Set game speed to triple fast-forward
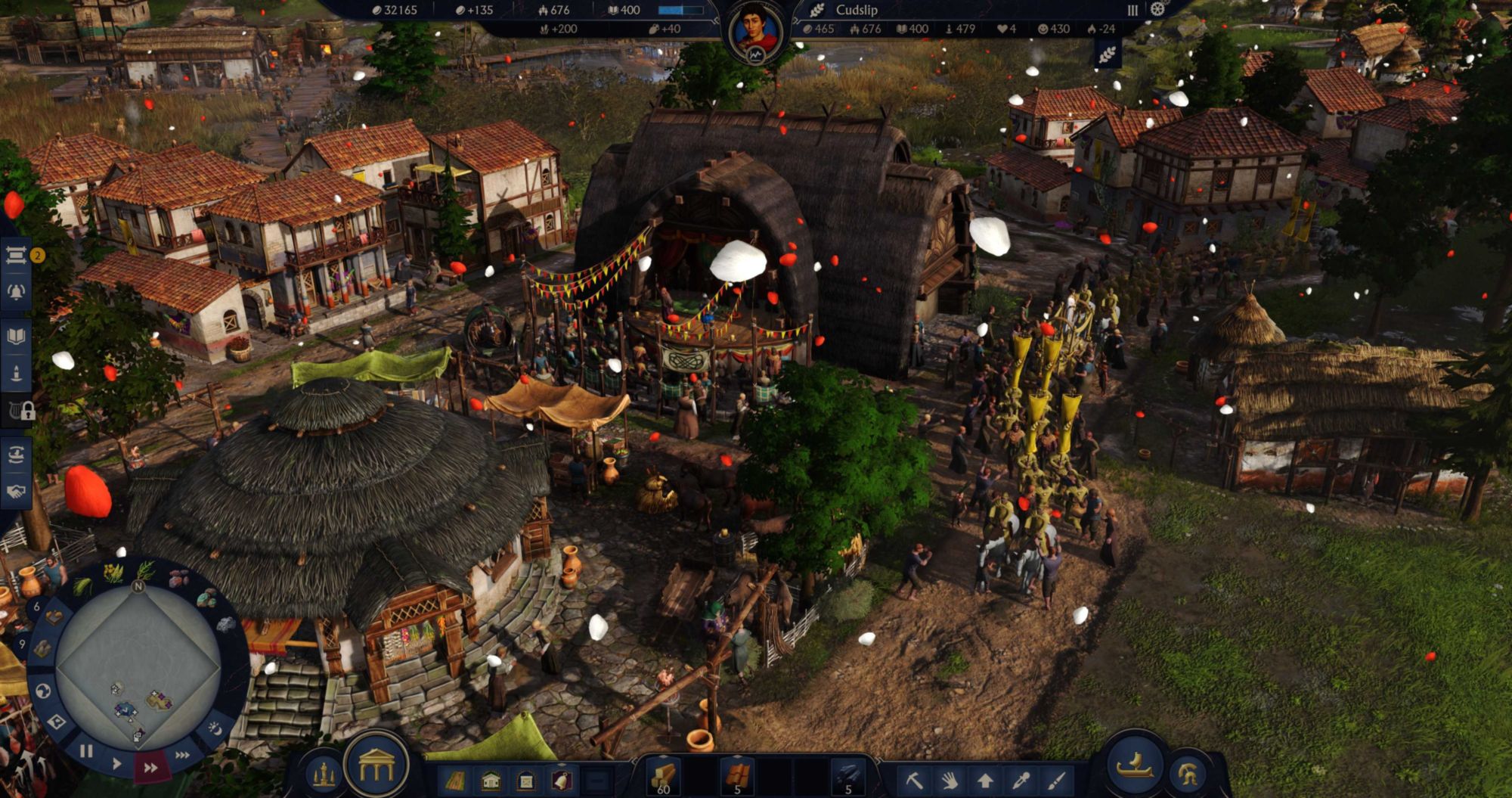The width and height of the screenshot is (1512, 798). point(182,755)
